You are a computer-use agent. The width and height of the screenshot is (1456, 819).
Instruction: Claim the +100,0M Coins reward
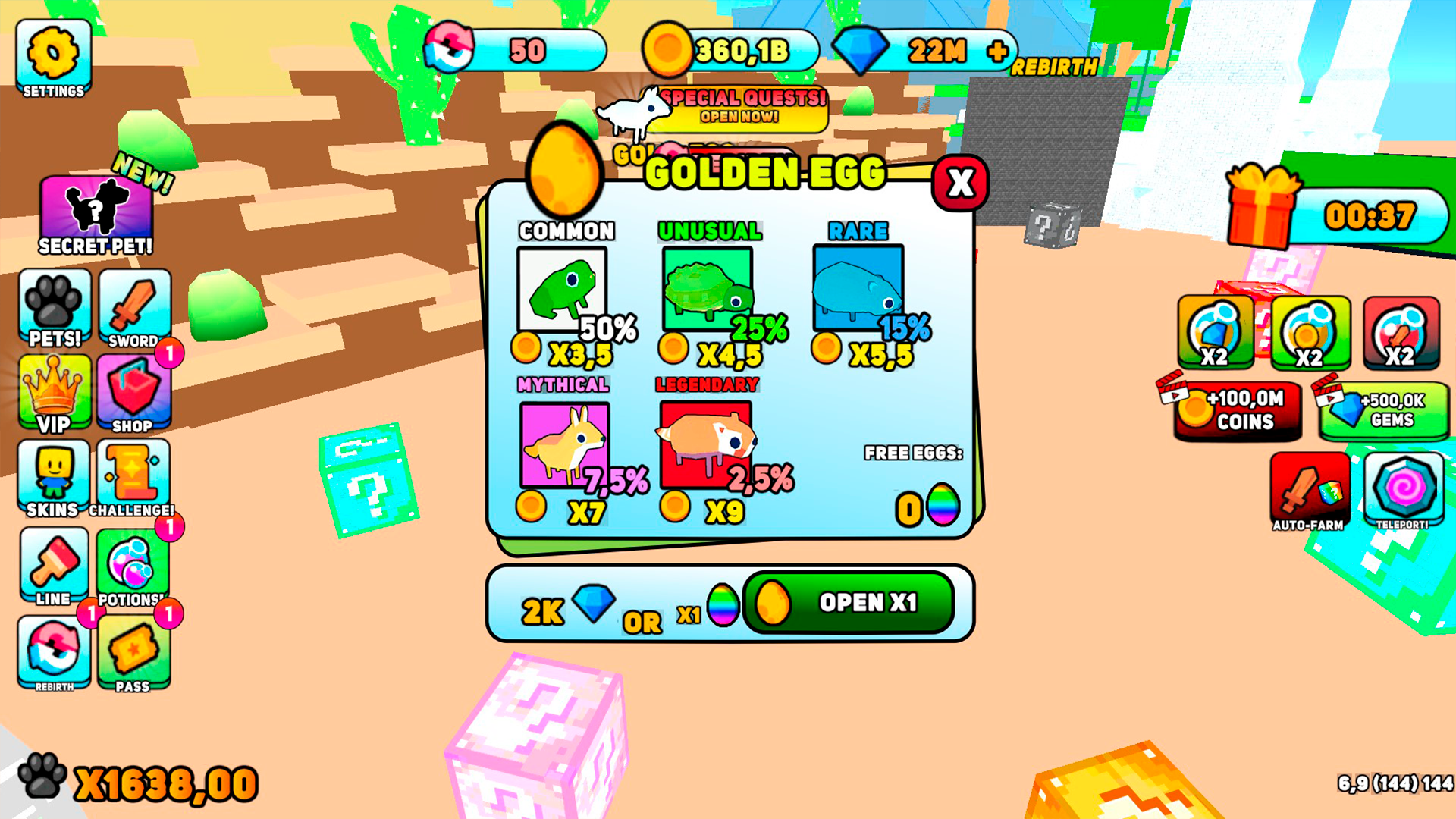[1239, 413]
